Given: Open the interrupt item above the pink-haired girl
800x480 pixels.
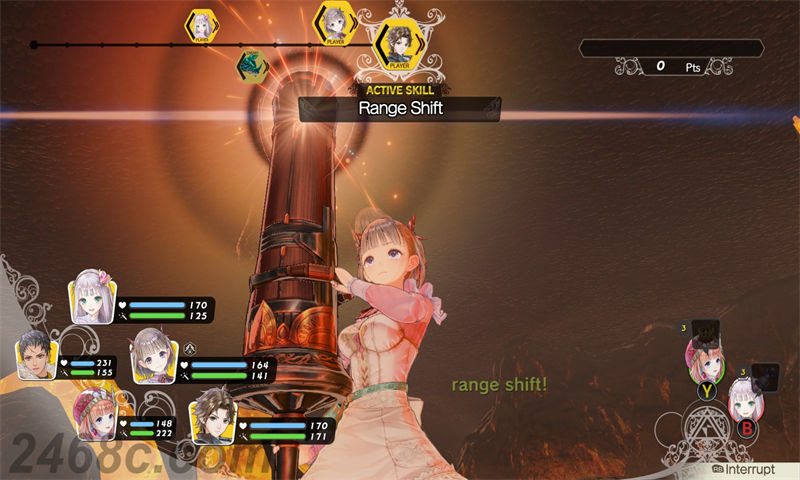Looking at the screenshot, I should coord(708,329).
